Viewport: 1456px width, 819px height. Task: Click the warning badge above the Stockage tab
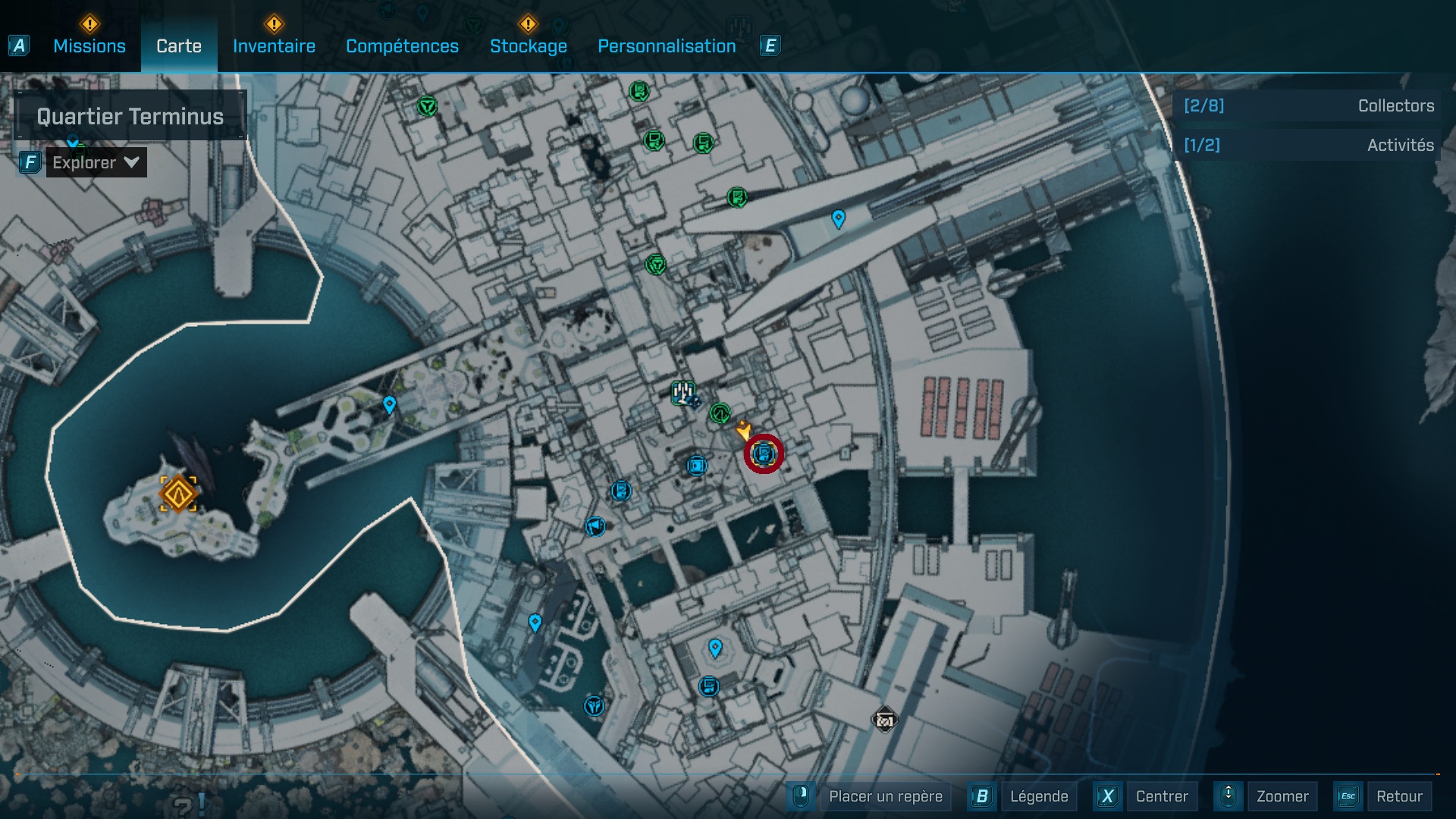526,24
